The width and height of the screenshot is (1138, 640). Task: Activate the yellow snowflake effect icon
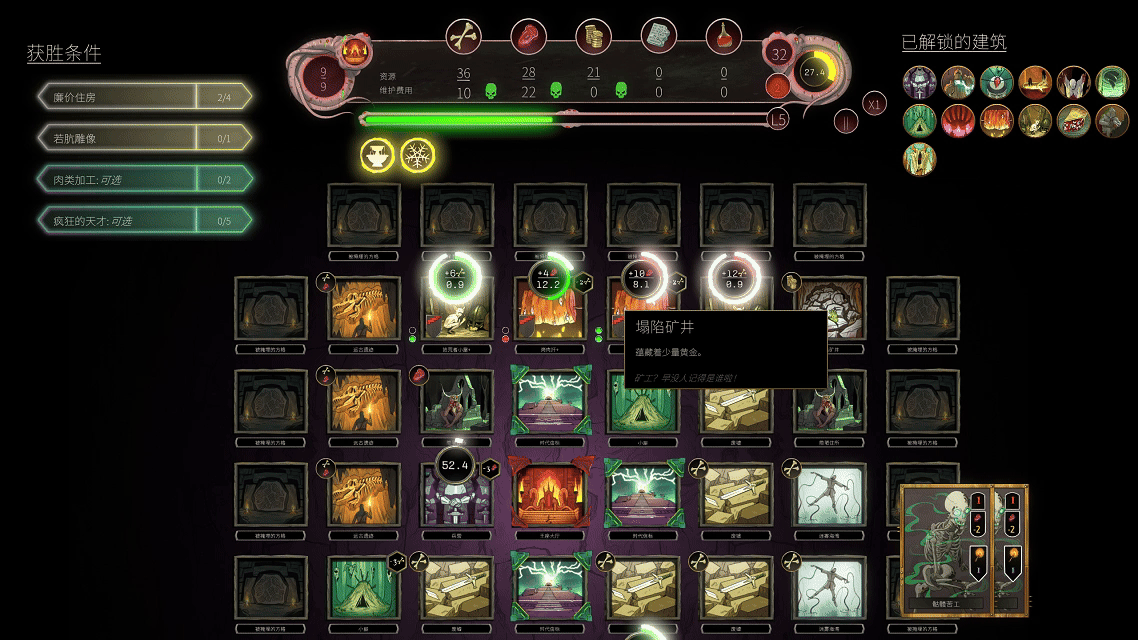pyautogui.click(x=418, y=155)
